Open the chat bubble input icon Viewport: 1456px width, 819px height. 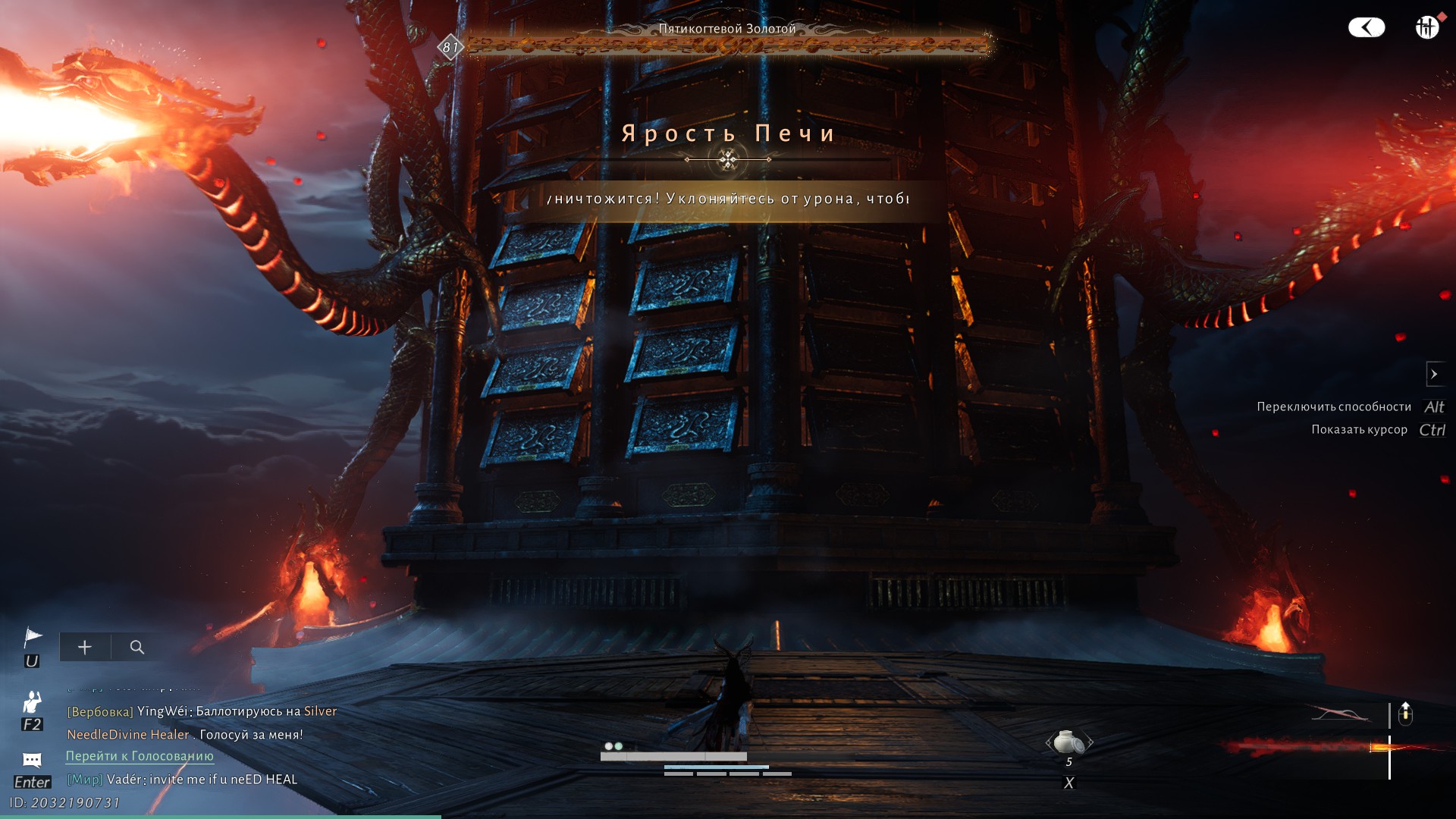click(32, 760)
